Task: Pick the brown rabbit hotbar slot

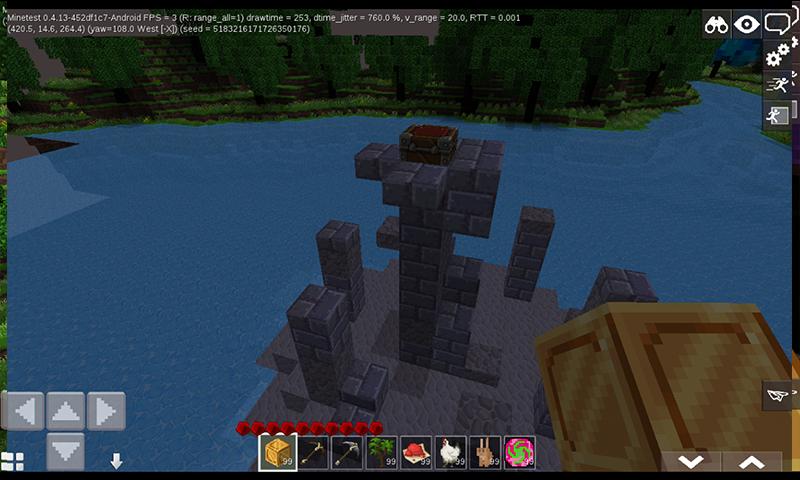Action: pyautogui.click(x=487, y=452)
